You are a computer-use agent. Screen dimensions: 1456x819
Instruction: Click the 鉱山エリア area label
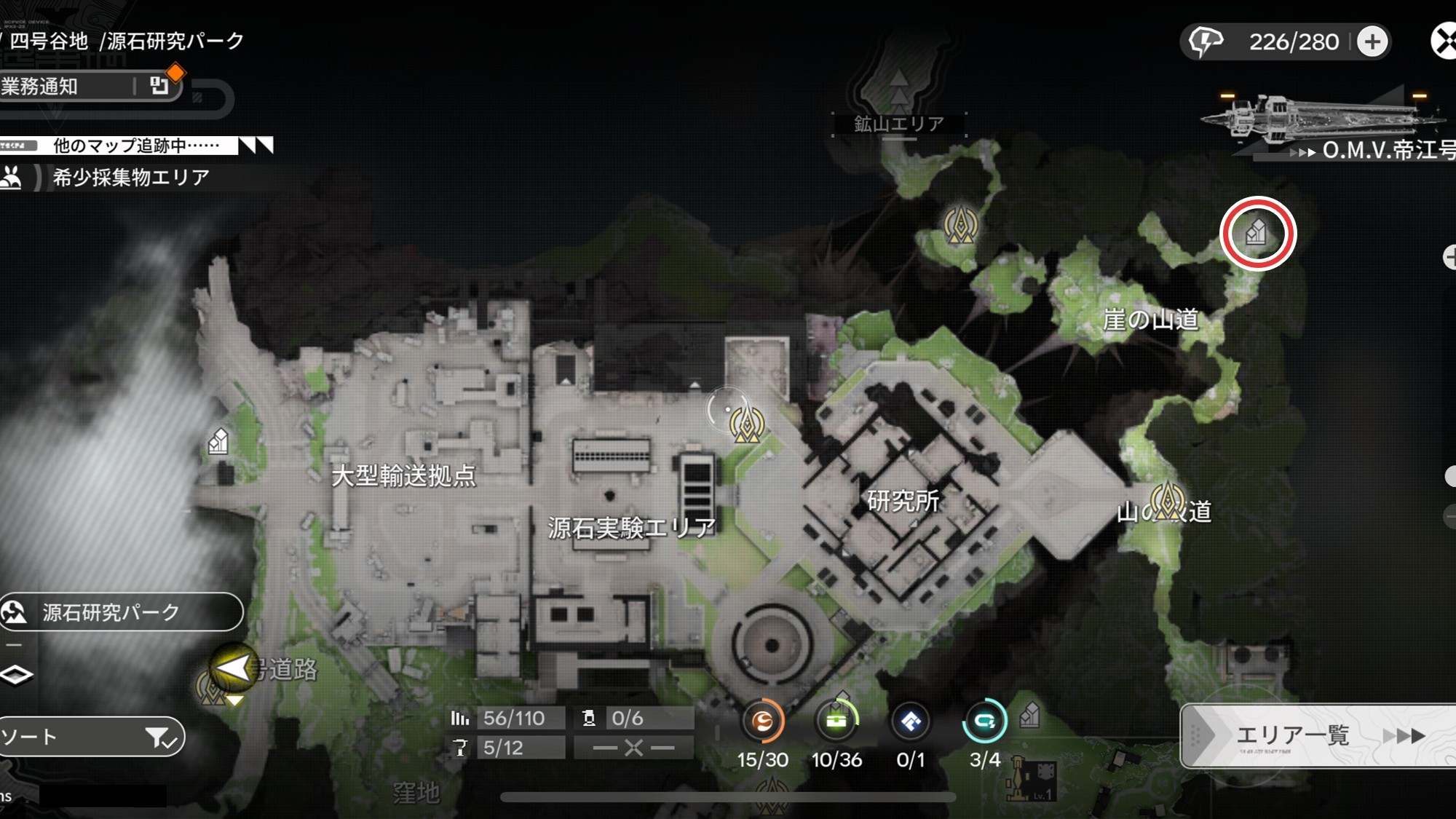[899, 124]
